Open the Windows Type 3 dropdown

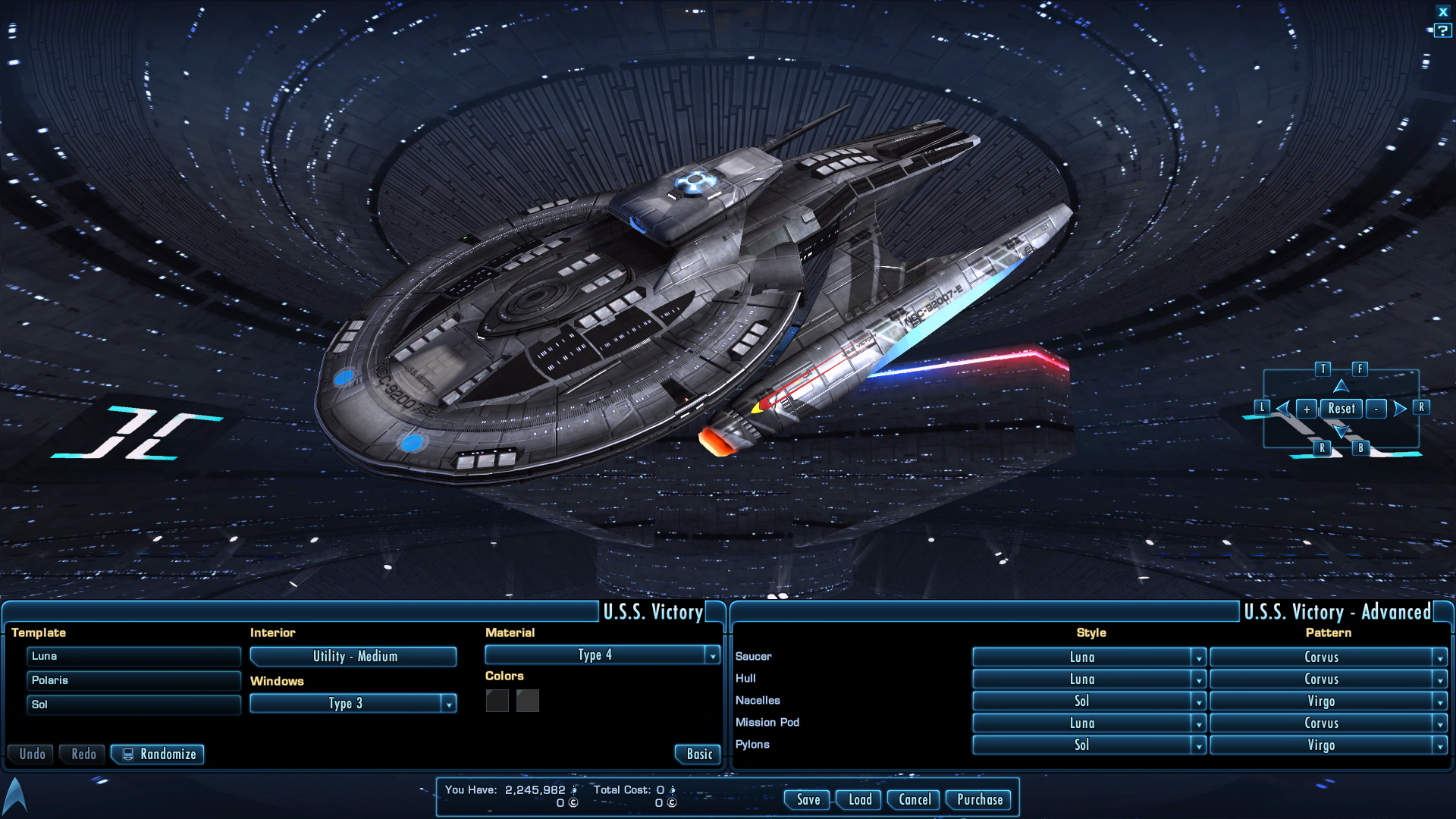click(353, 704)
